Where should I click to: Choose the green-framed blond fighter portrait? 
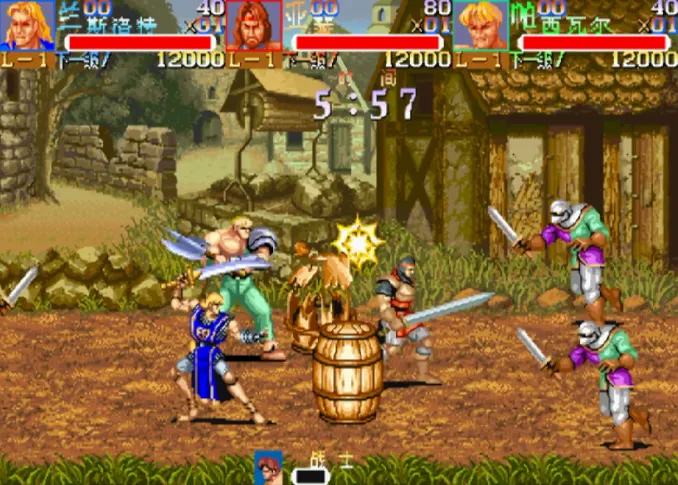point(481,26)
